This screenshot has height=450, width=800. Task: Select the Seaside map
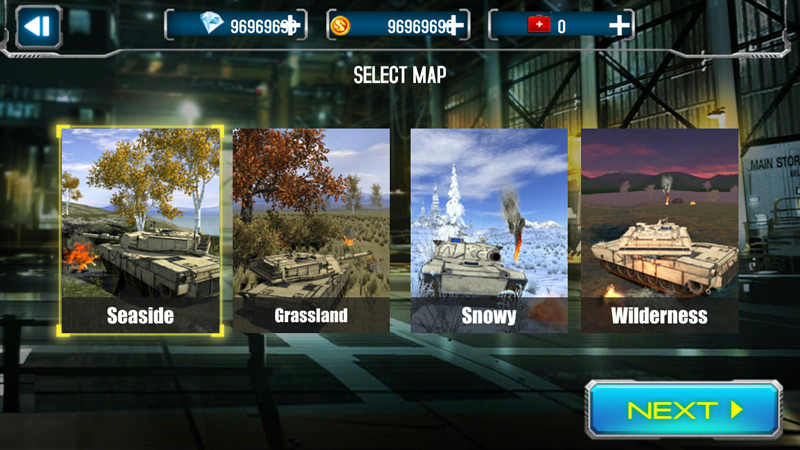140,231
